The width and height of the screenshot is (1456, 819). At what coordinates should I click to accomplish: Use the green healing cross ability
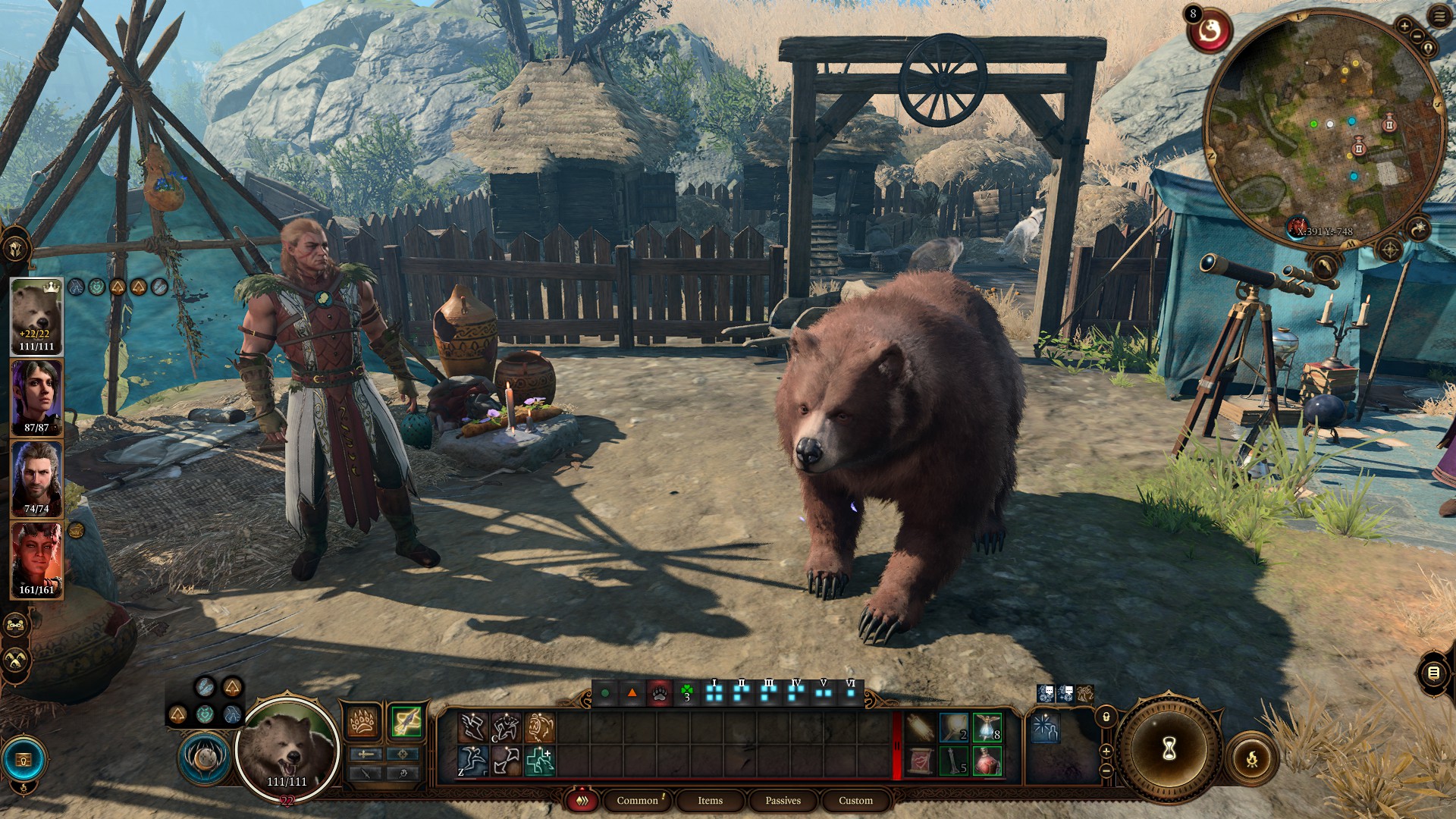[x=539, y=761]
